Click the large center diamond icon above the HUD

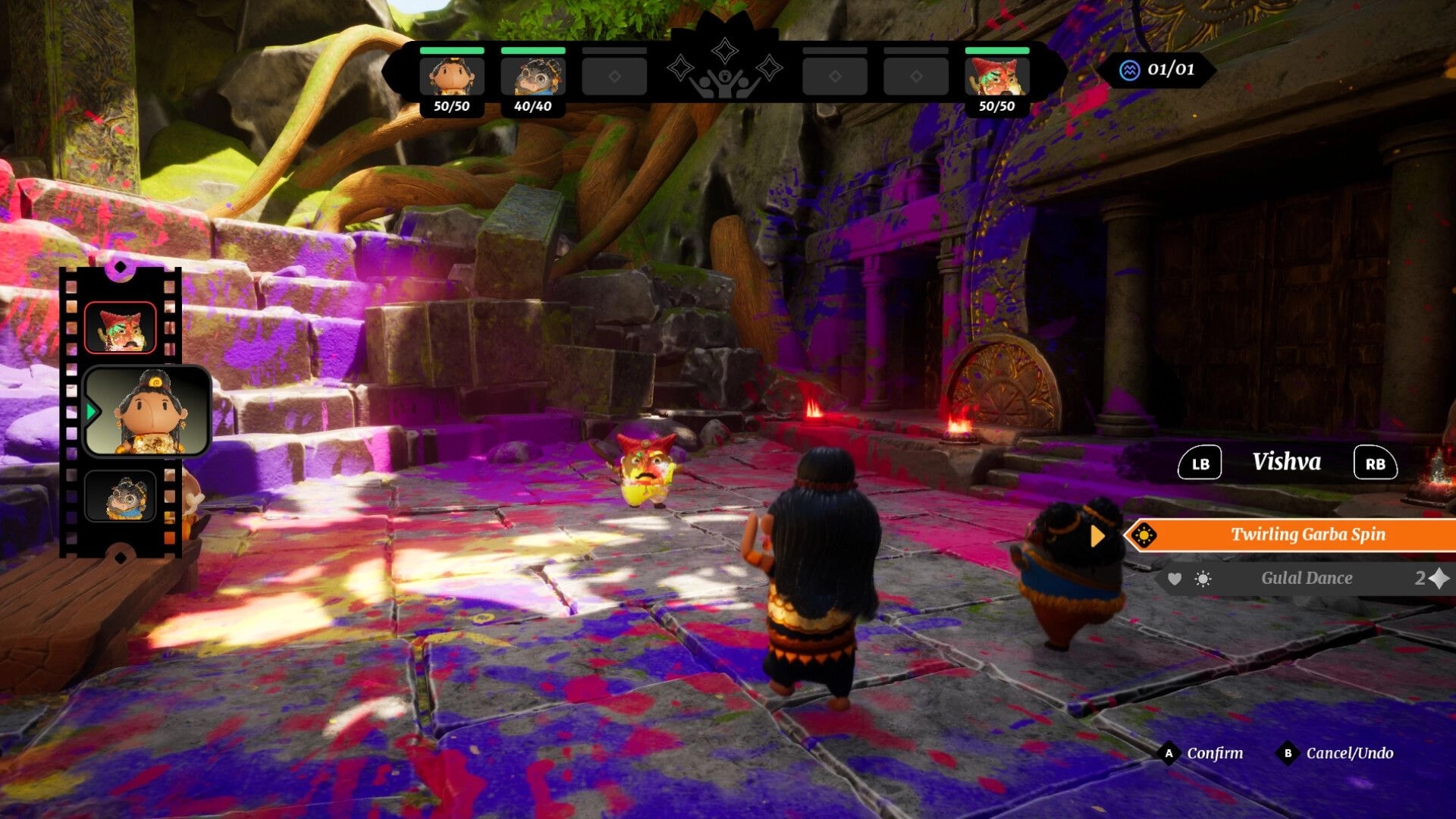[725, 50]
